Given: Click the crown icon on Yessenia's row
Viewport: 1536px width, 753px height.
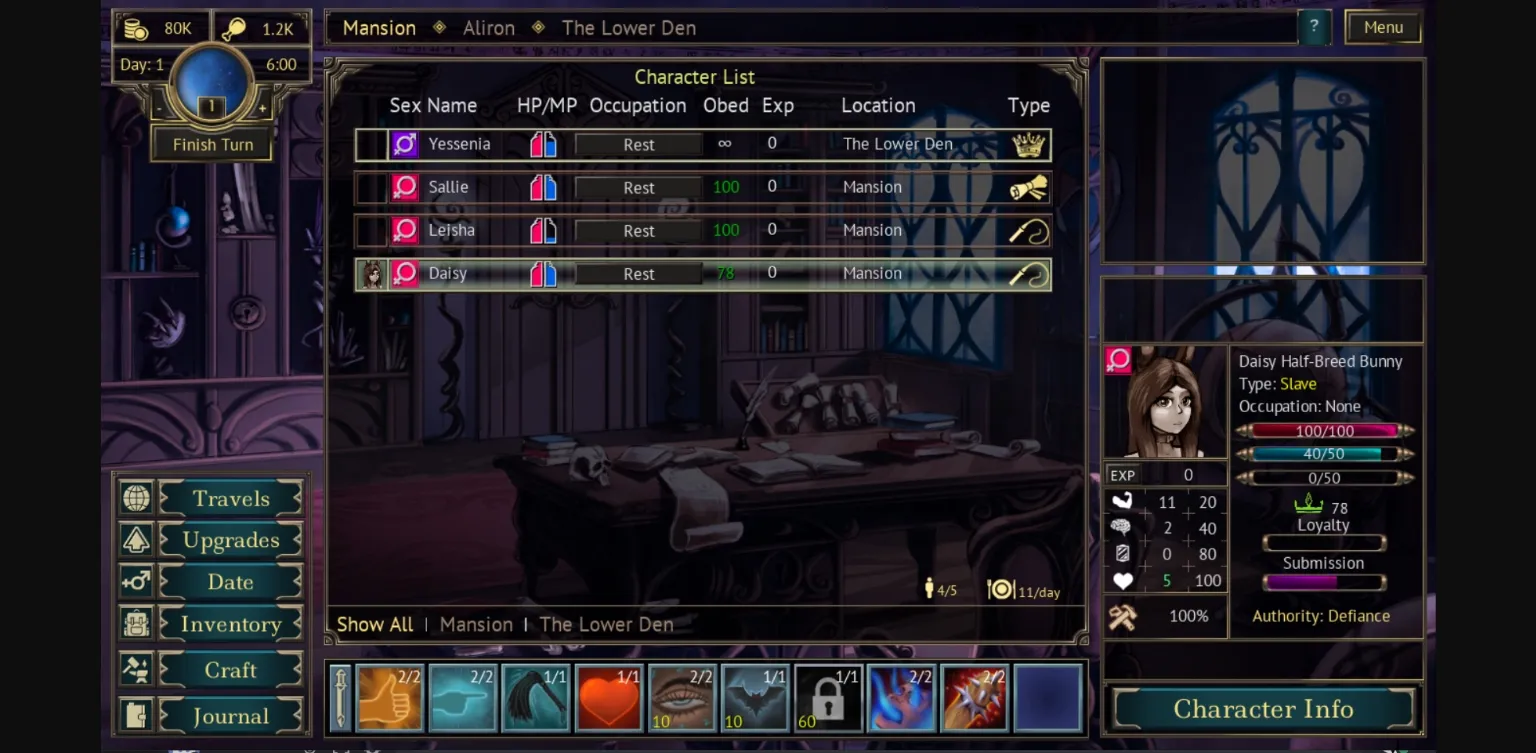Looking at the screenshot, I should click(1028, 144).
